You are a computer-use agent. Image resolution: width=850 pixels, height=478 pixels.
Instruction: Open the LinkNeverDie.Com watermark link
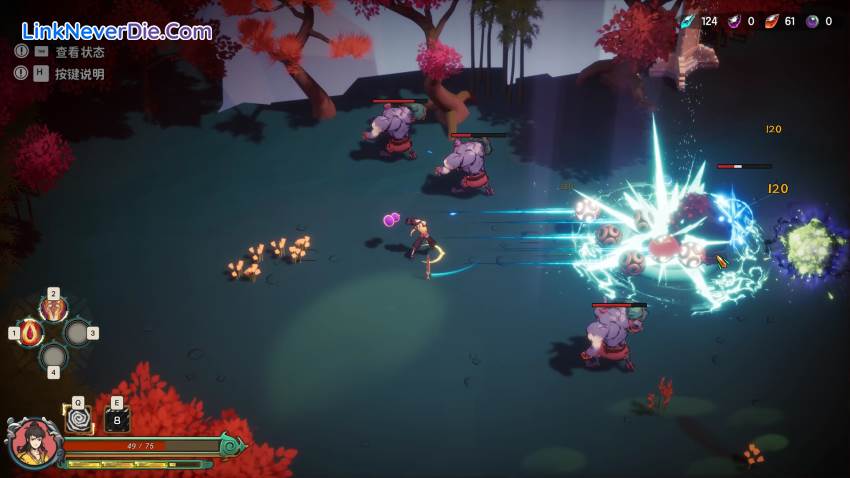pos(117,31)
